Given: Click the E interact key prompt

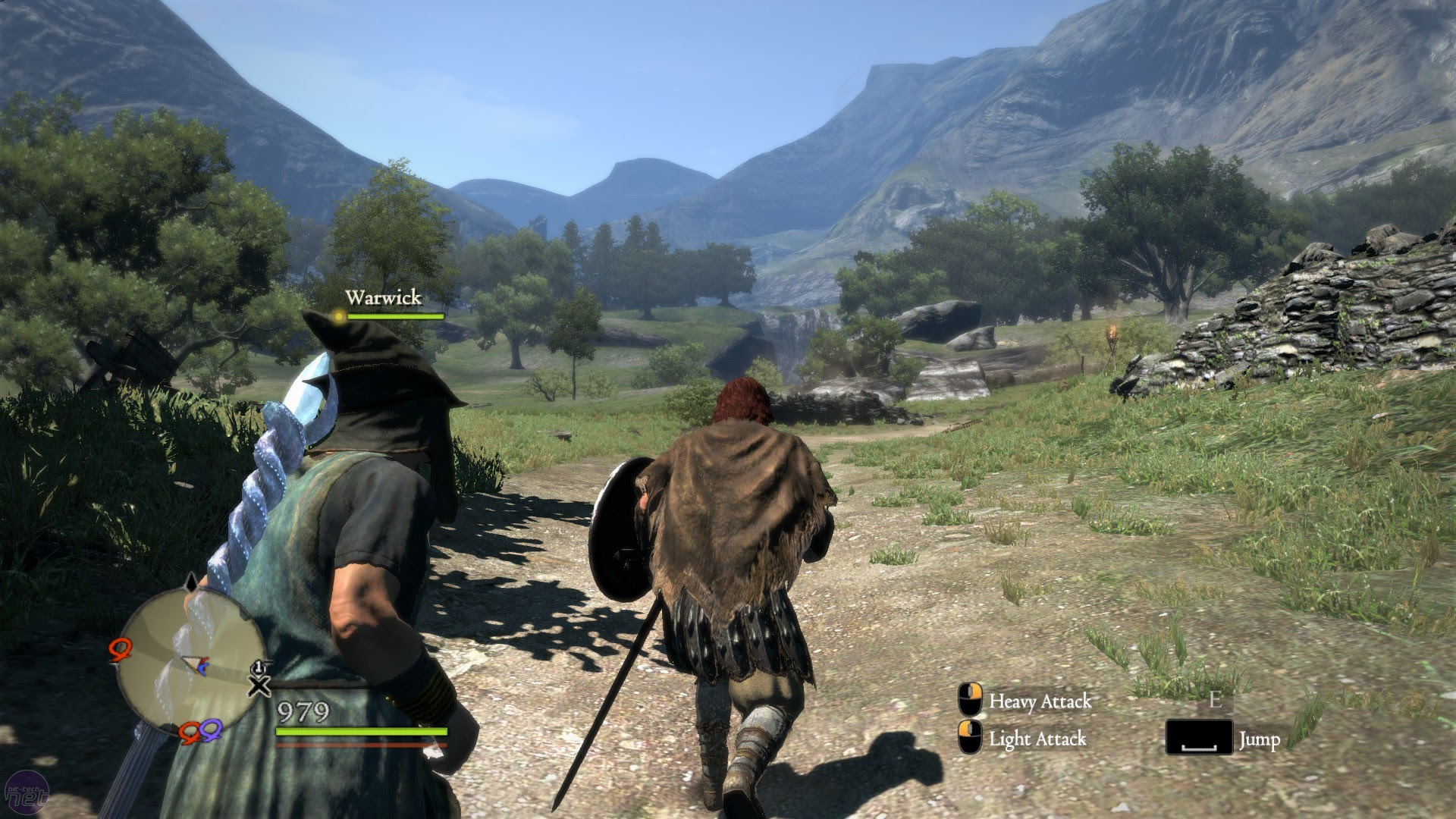Looking at the screenshot, I should coord(1215,700).
